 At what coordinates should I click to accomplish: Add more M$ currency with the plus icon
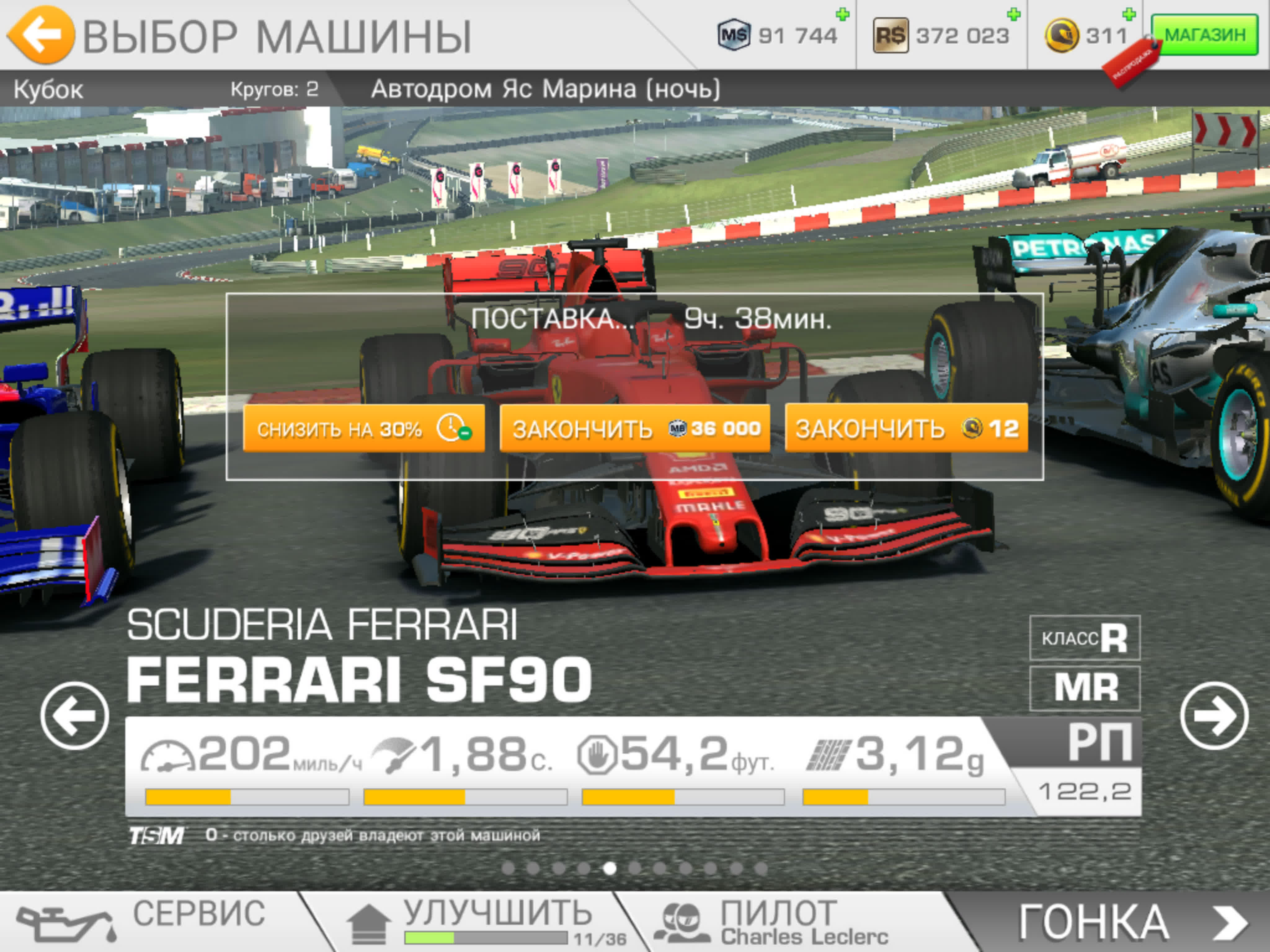coord(842,15)
